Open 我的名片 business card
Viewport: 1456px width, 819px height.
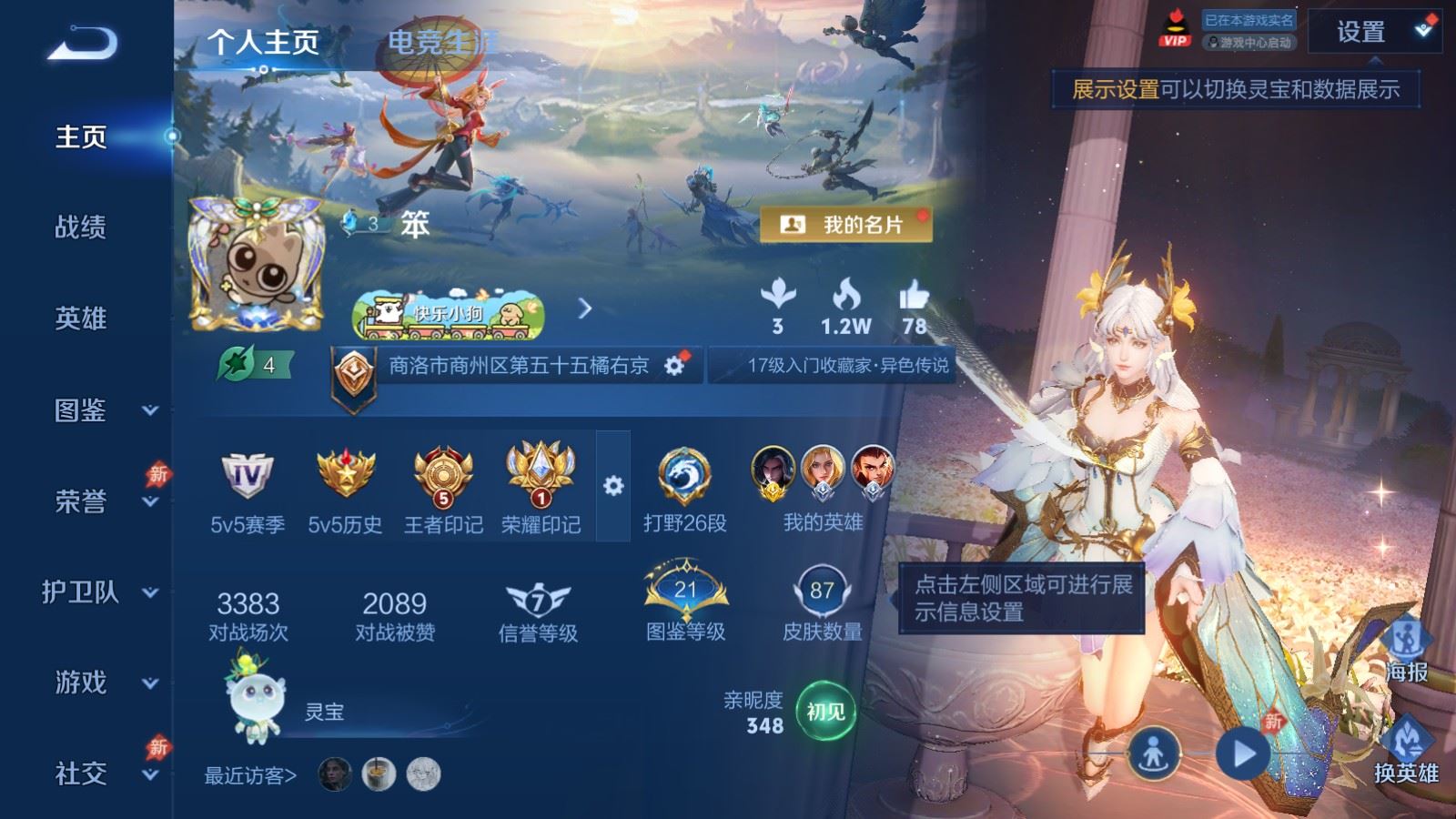click(x=845, y=225)
